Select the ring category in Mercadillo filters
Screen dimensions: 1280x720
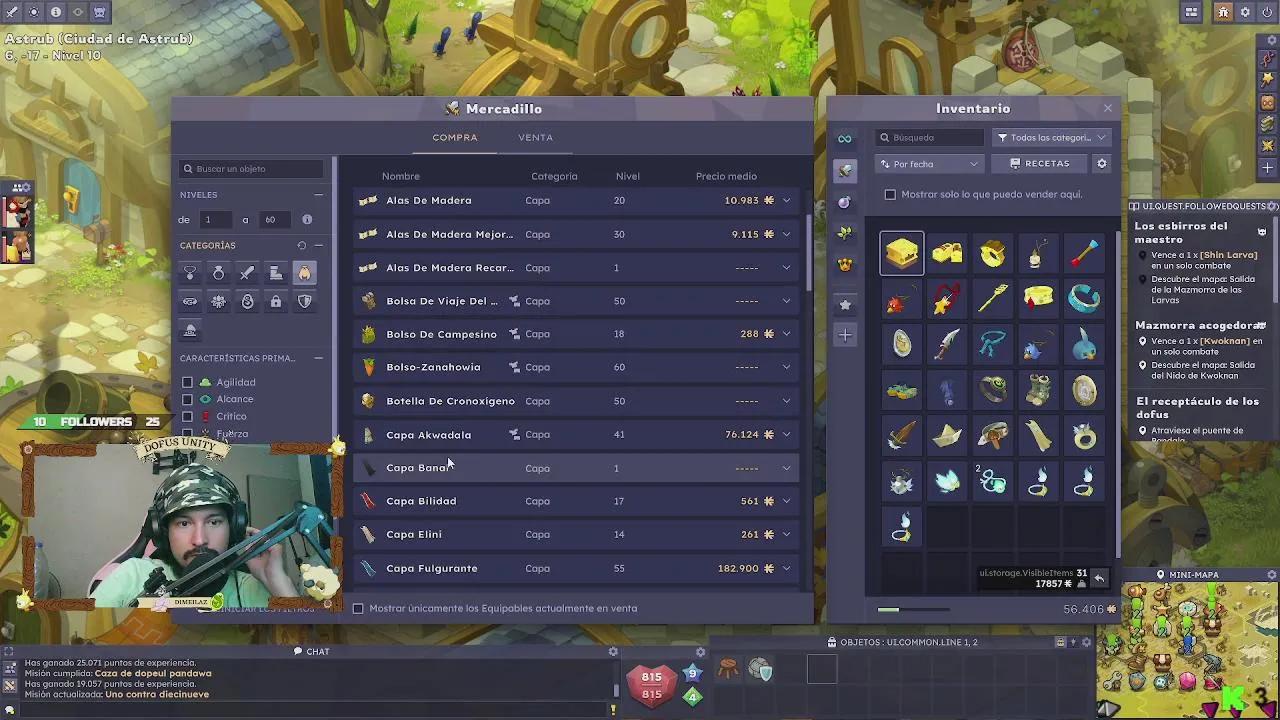coord(218,272)
